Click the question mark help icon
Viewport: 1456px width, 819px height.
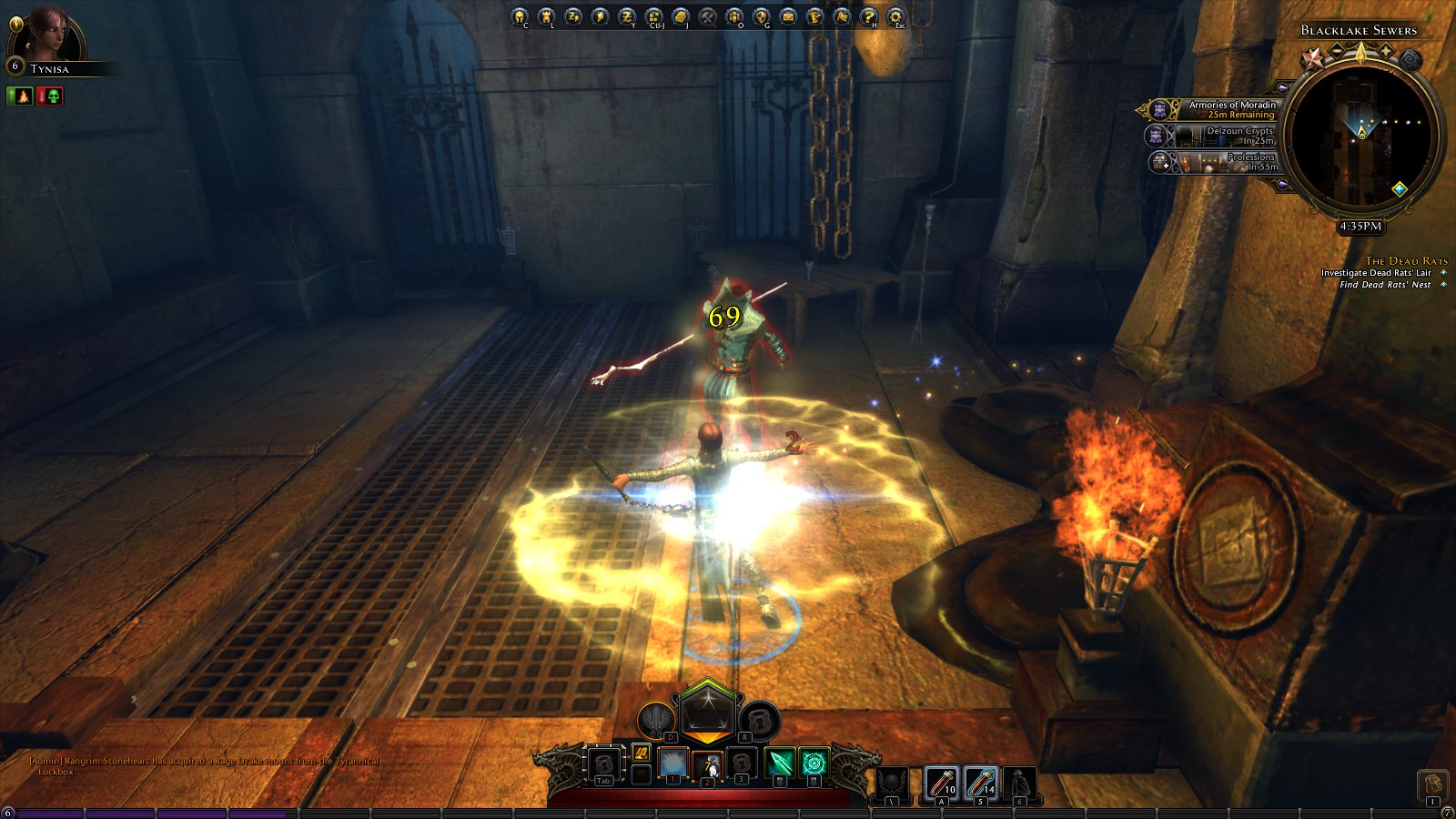pyautogui.click(x=868, y=16)
